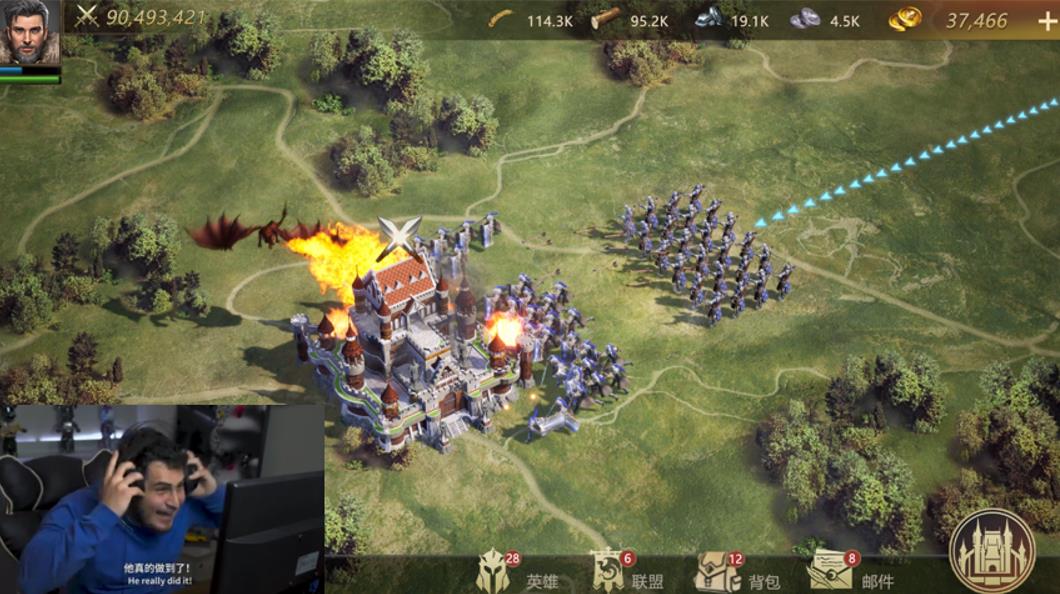Tap the plus button beside gold

tap(1046, 21)
